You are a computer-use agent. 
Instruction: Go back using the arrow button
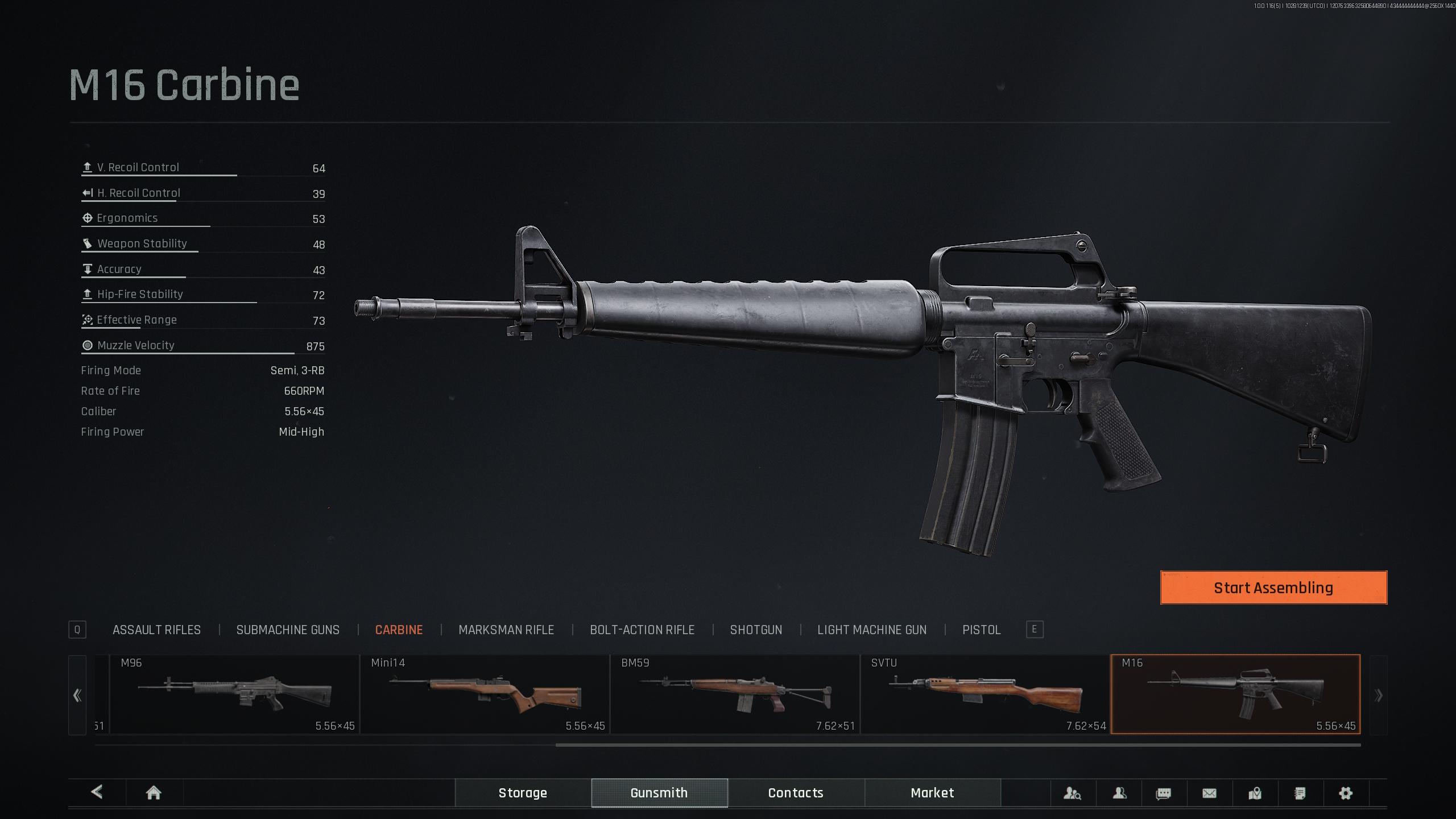[97, 792]
